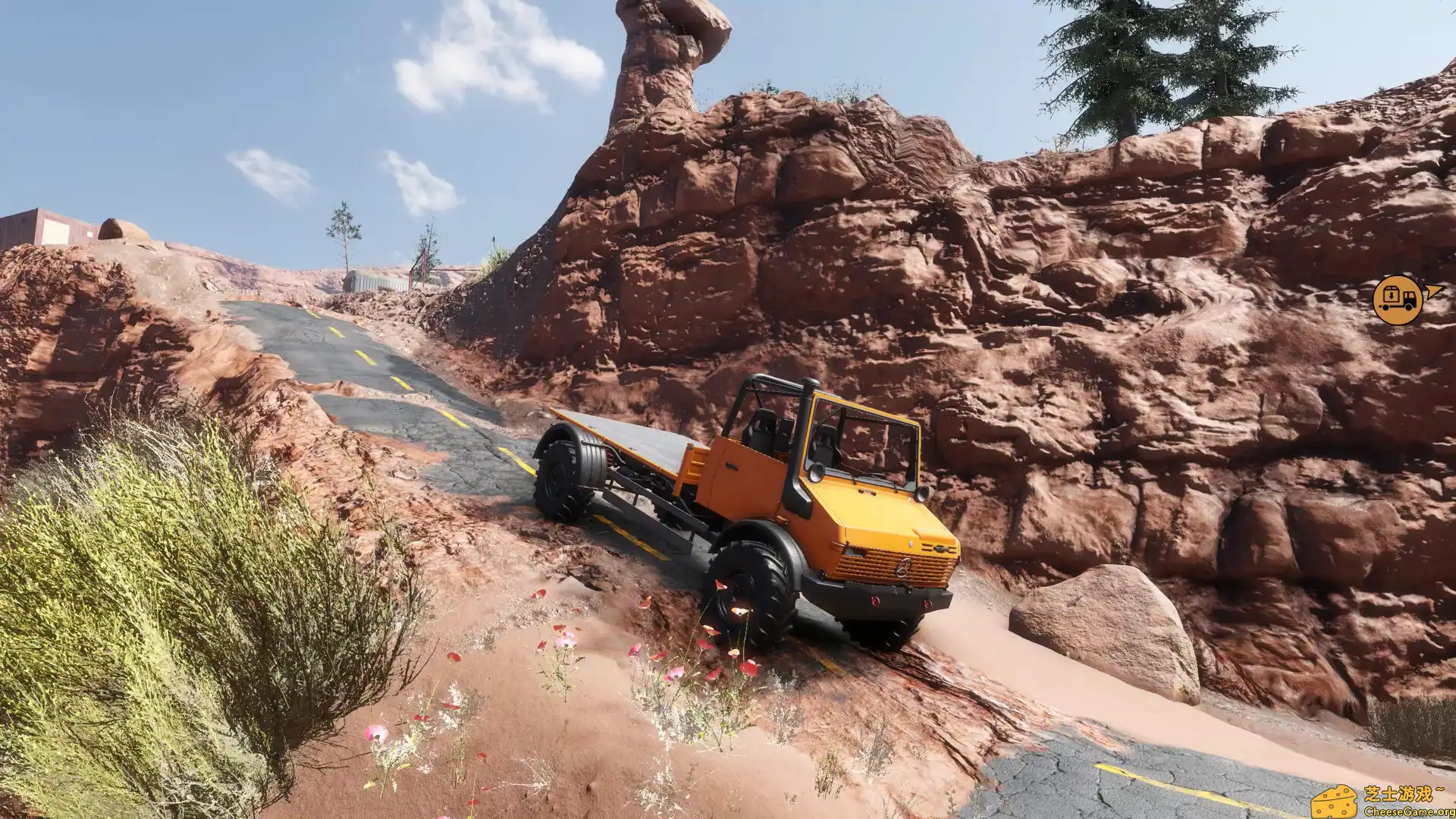1456x819 pixels.
Task: Select the Mercedes emblem on the truck grille
Action: [x=902, y=569]
